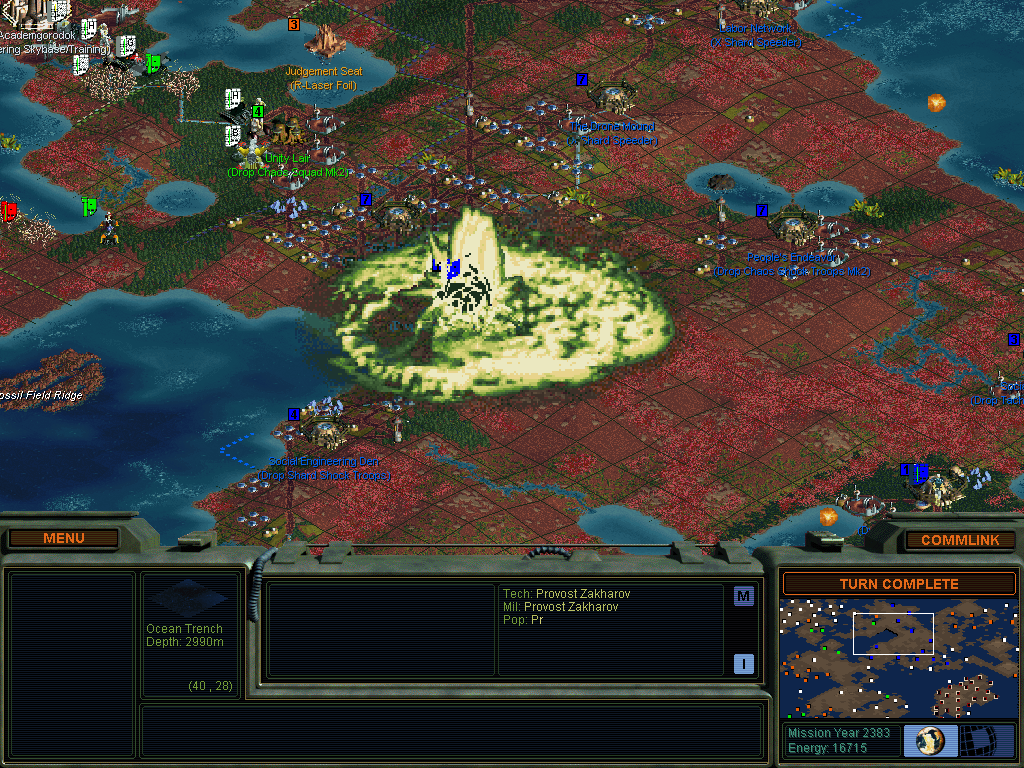Select the planet globe view icon
This screenshot has height=768, width=1024.
tap(930, 741)
